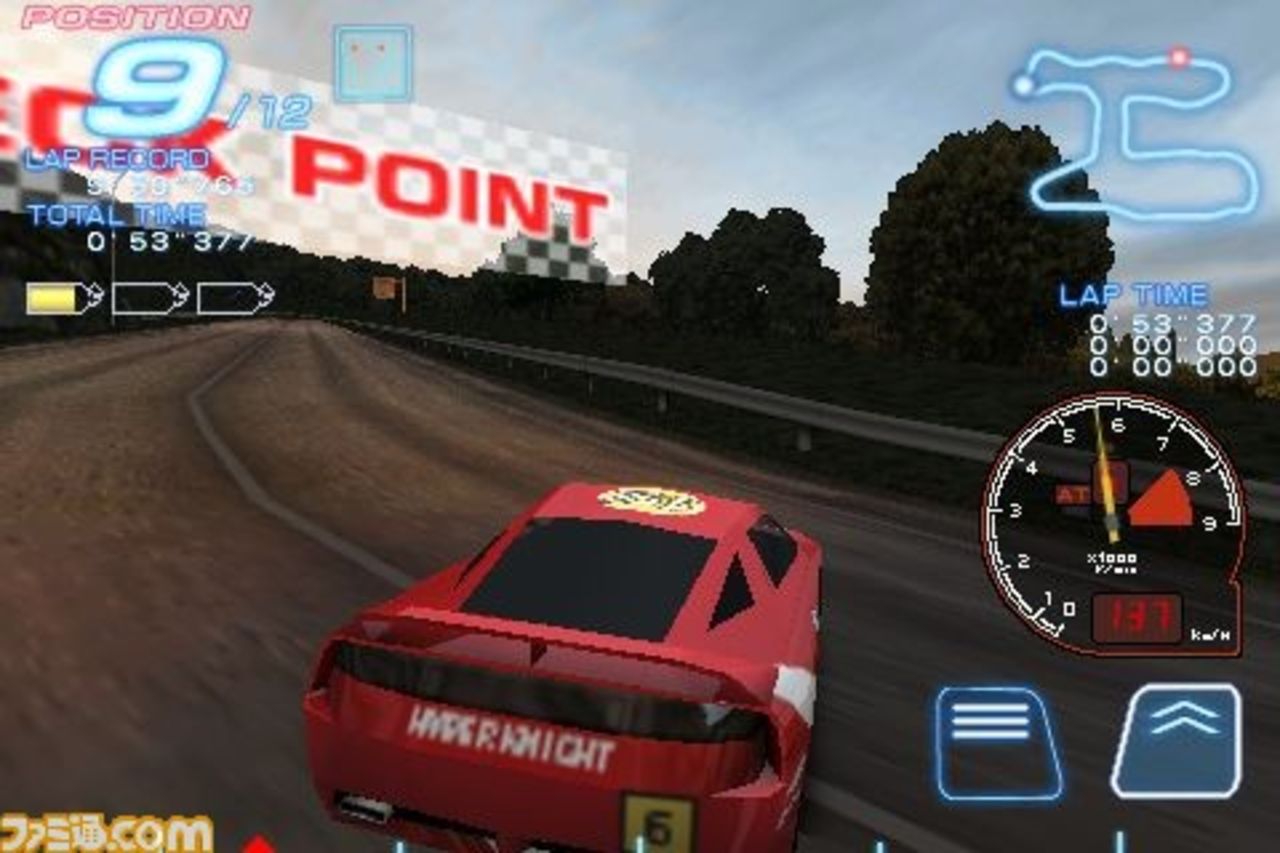Toggle the second empty nitrous charge slot

point(143,296)
